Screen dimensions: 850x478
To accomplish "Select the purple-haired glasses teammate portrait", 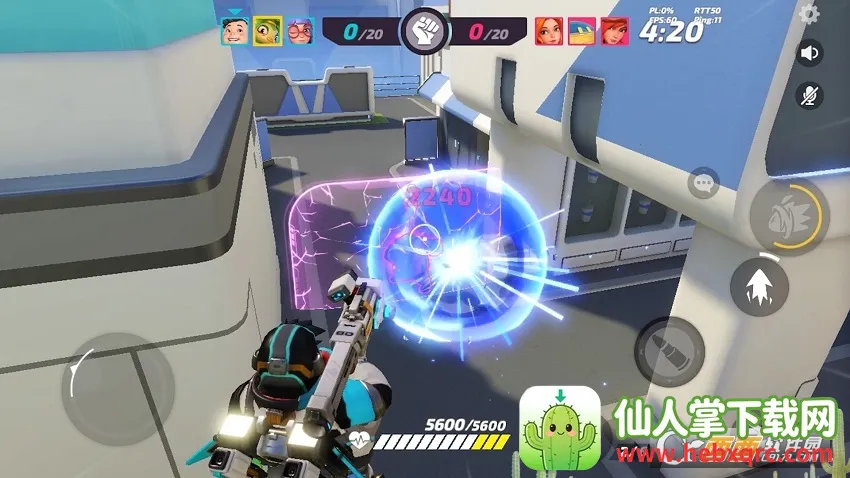I will click(300, 31).
